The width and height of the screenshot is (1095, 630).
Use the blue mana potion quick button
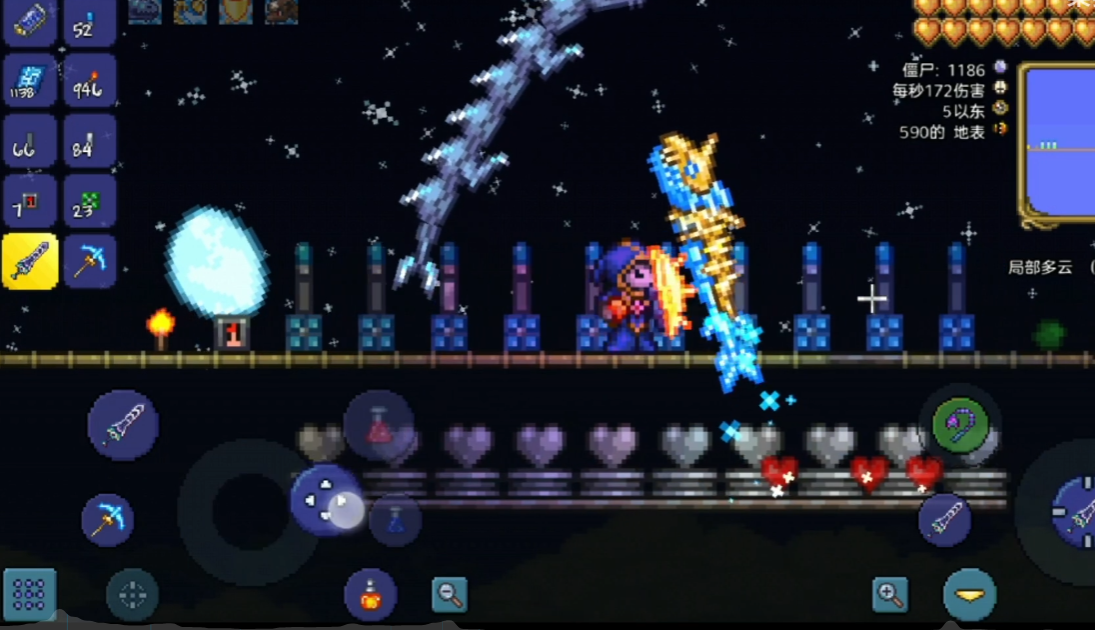tap(395, 520)
